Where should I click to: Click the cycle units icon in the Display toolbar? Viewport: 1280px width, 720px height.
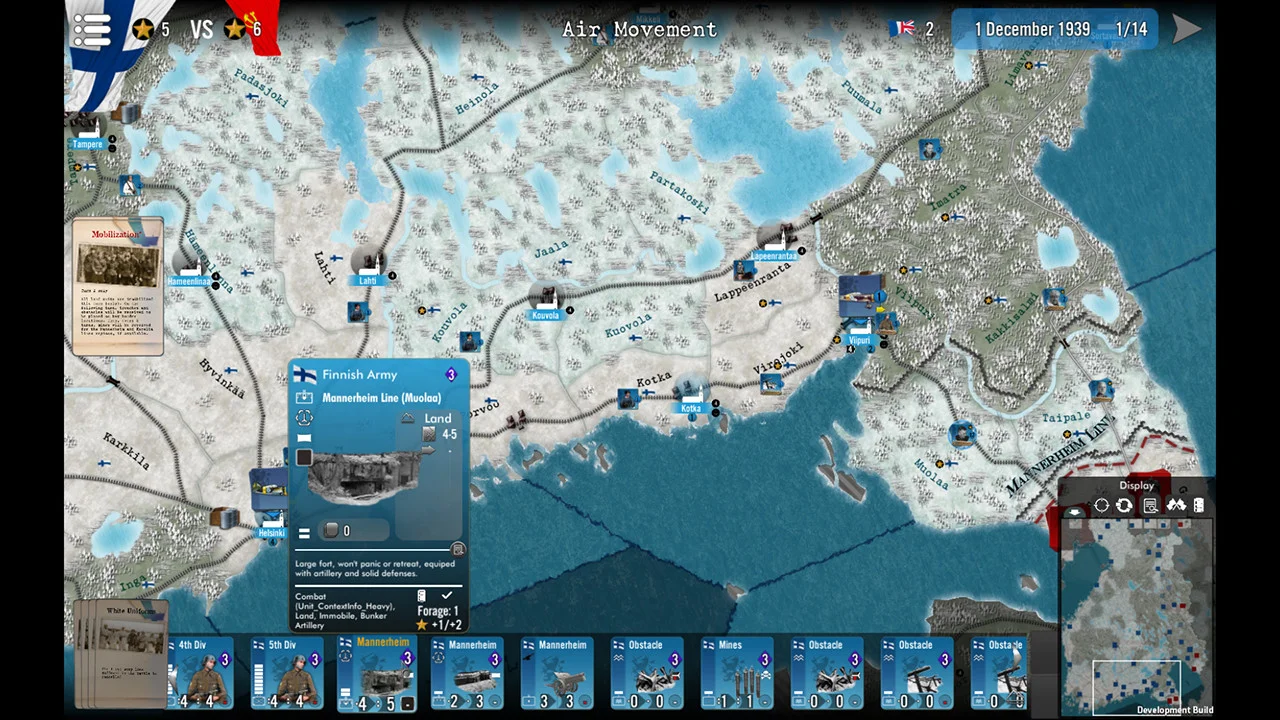[x=1124, y=505]
